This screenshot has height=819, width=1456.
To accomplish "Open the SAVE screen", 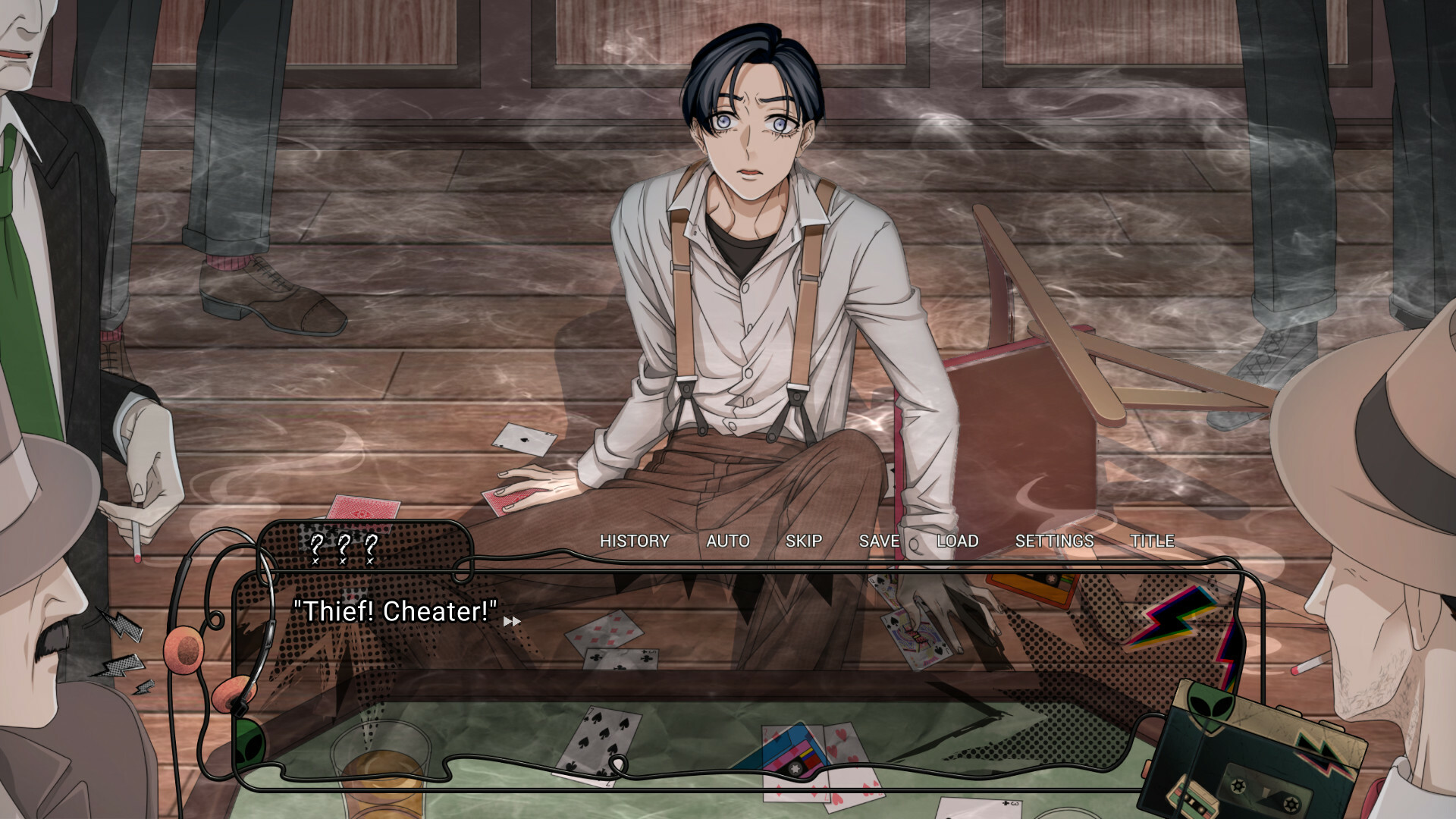I will click(878, 541).
